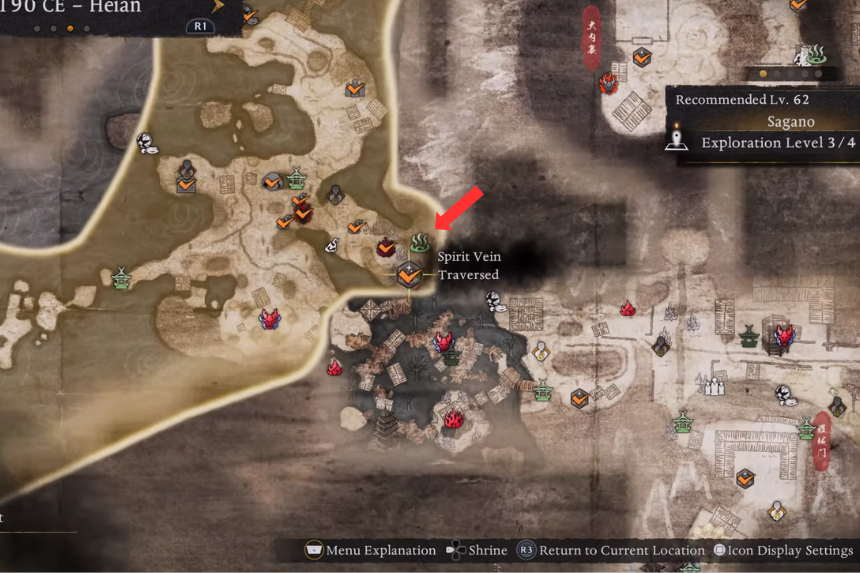Choose the demon mask inside the wooden cage structure
Viewport: 860px width, 573px height.
pos(783,335)
